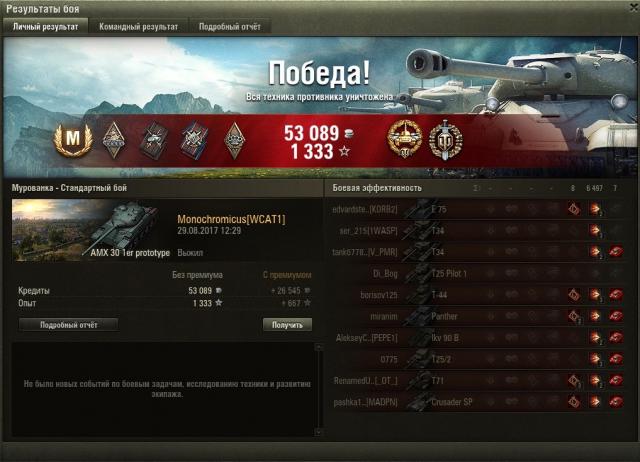Close the battle results window

628,8
